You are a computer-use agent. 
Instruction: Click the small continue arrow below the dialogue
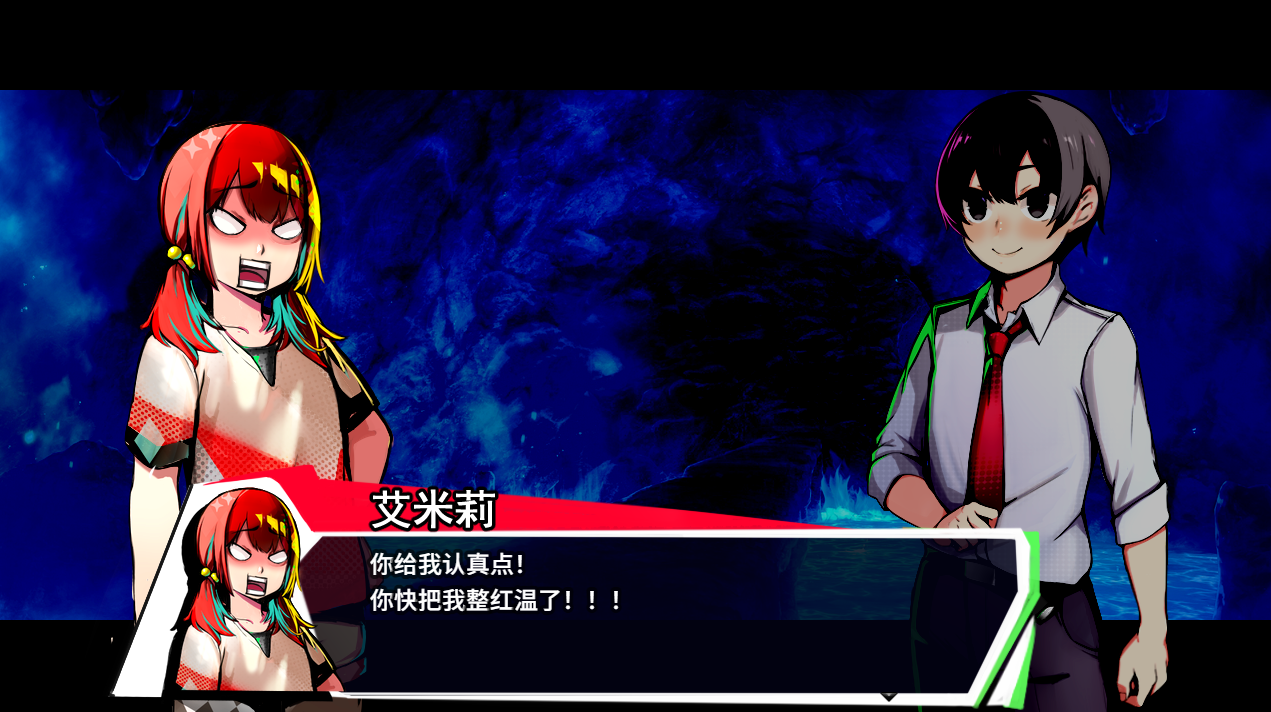[888, 695]
